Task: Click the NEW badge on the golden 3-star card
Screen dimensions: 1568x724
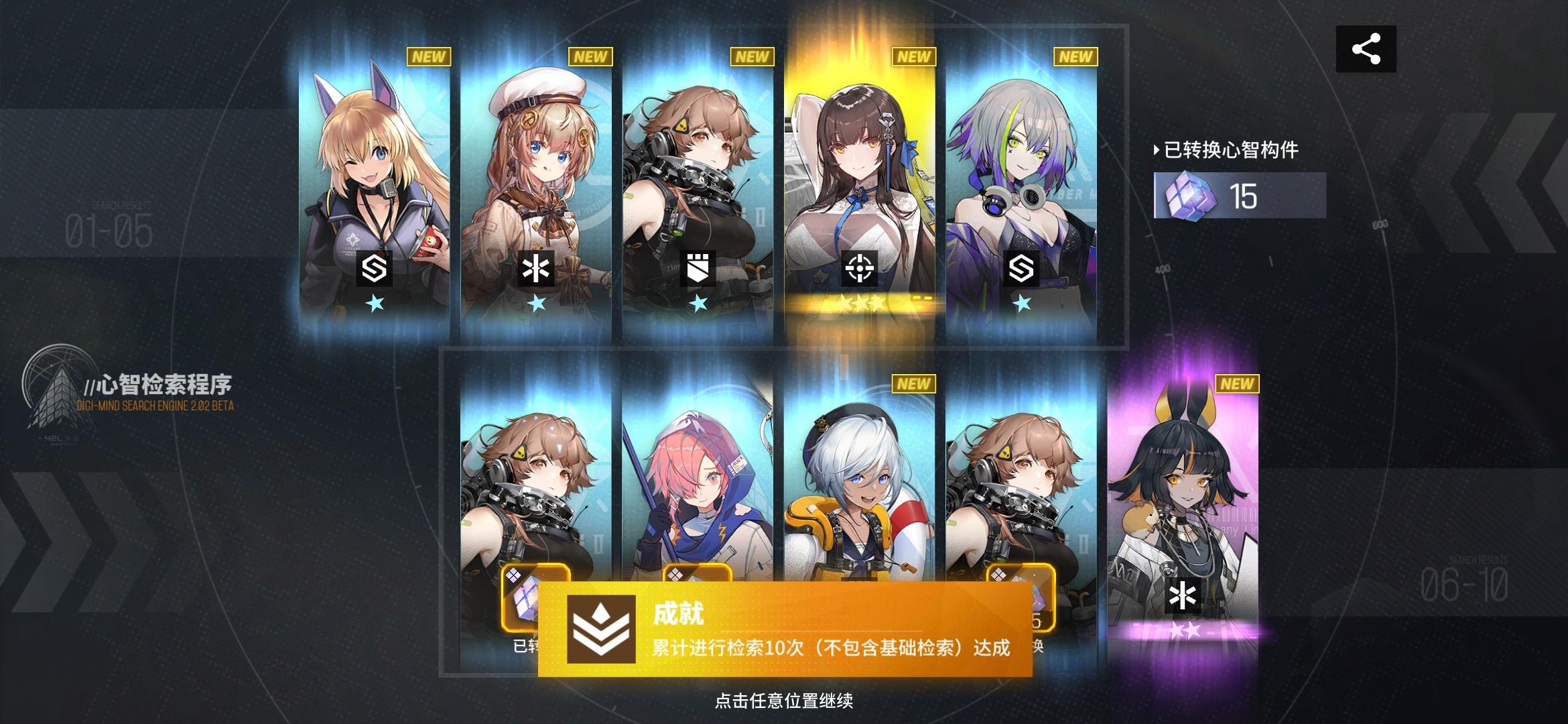Action: click(x=915, y=58)
